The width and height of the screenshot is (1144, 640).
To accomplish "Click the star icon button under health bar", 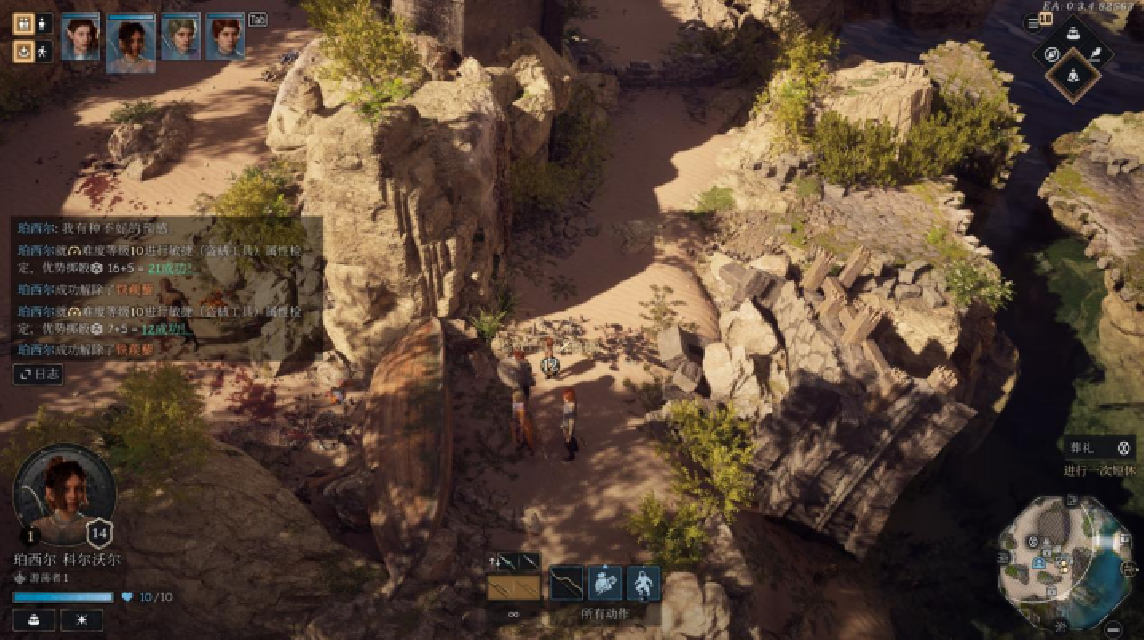I will [x=81, y=620].
